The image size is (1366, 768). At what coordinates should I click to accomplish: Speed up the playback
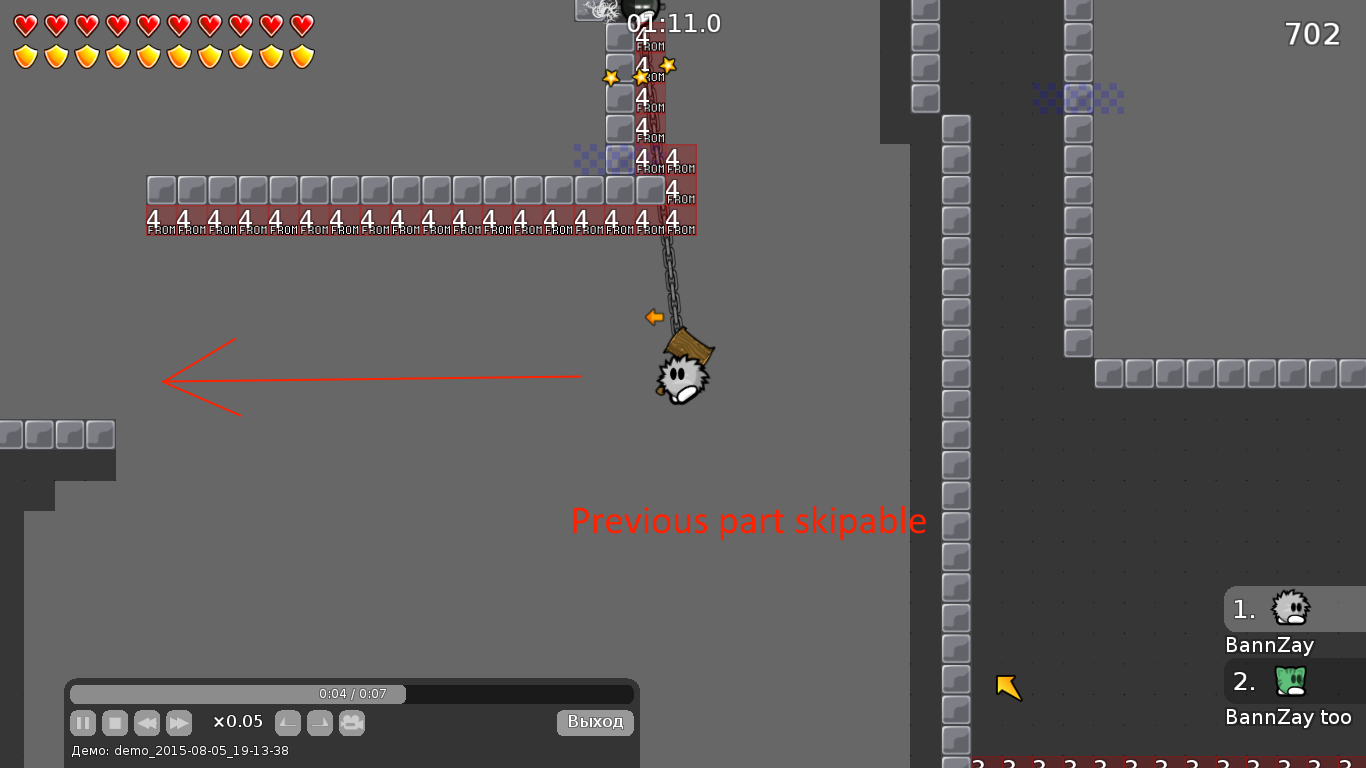coord(179,723)
